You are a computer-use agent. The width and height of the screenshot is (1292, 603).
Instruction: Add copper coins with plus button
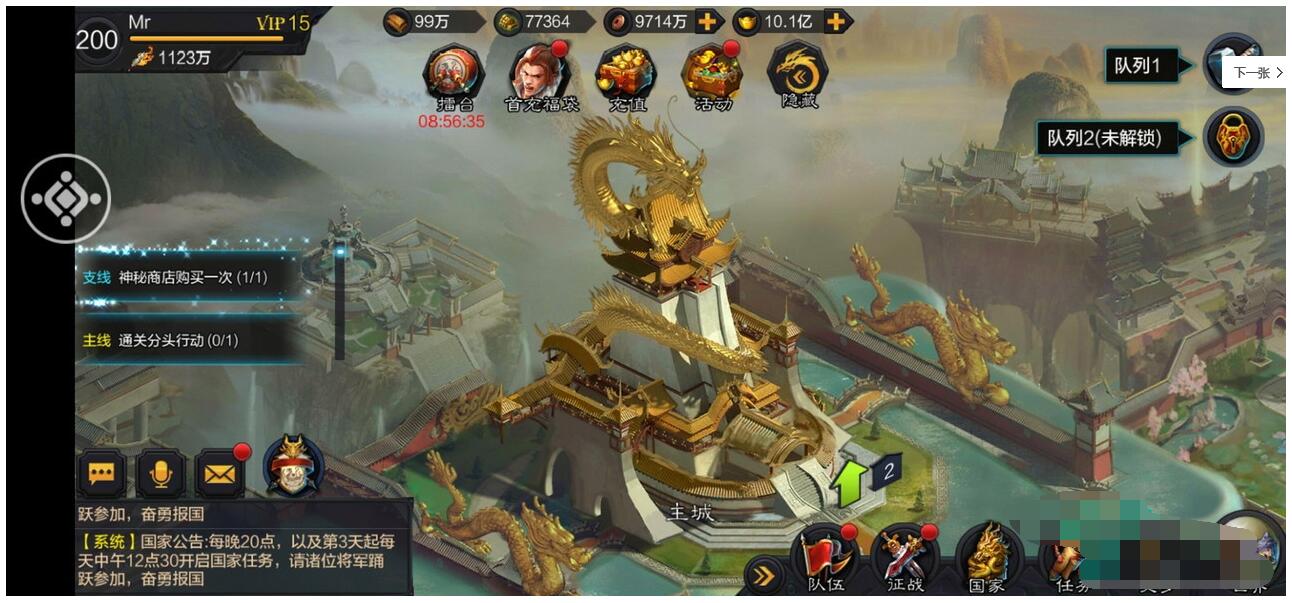click(x=708, y=22)
